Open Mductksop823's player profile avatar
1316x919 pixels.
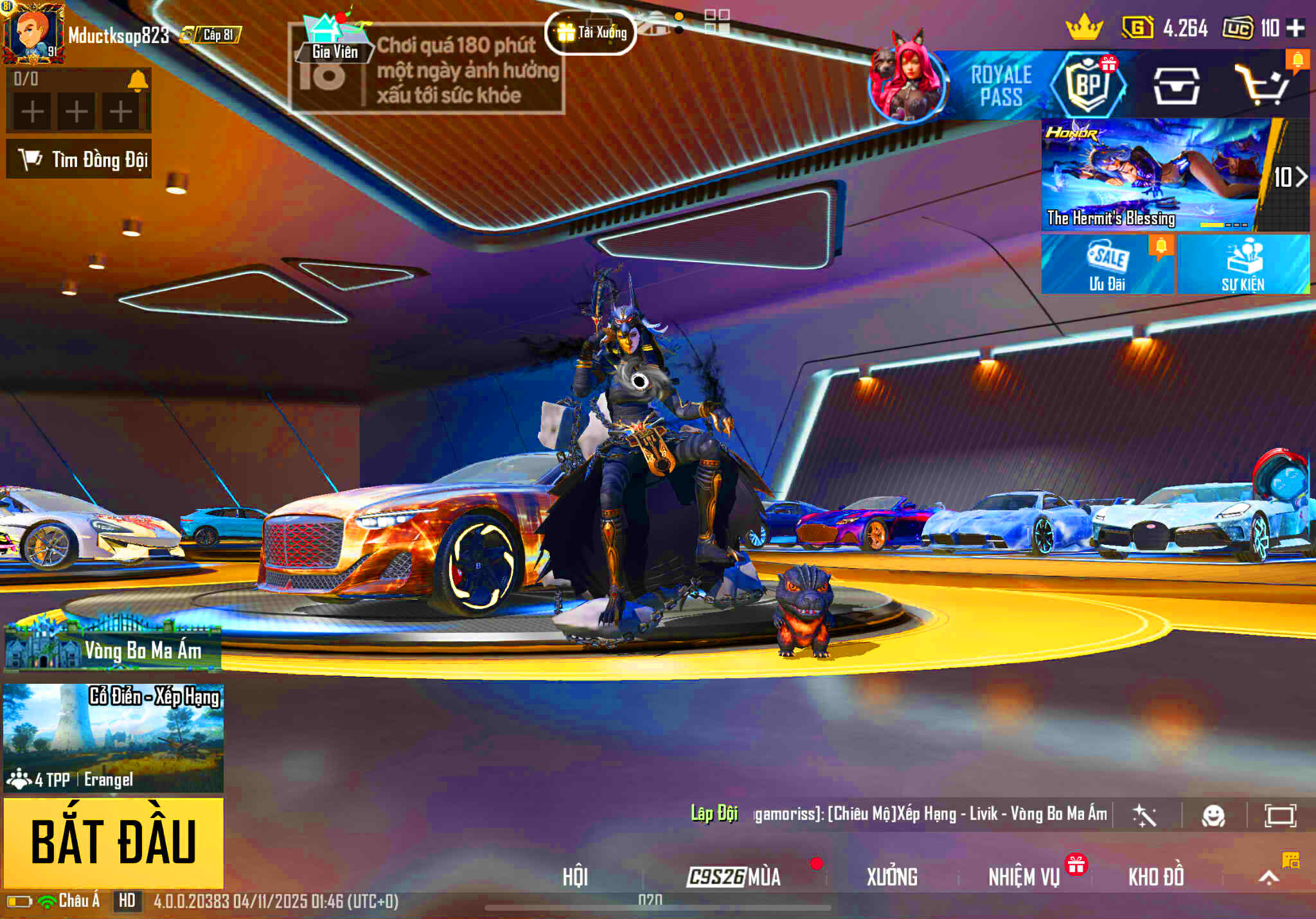[x=33, y=33]
